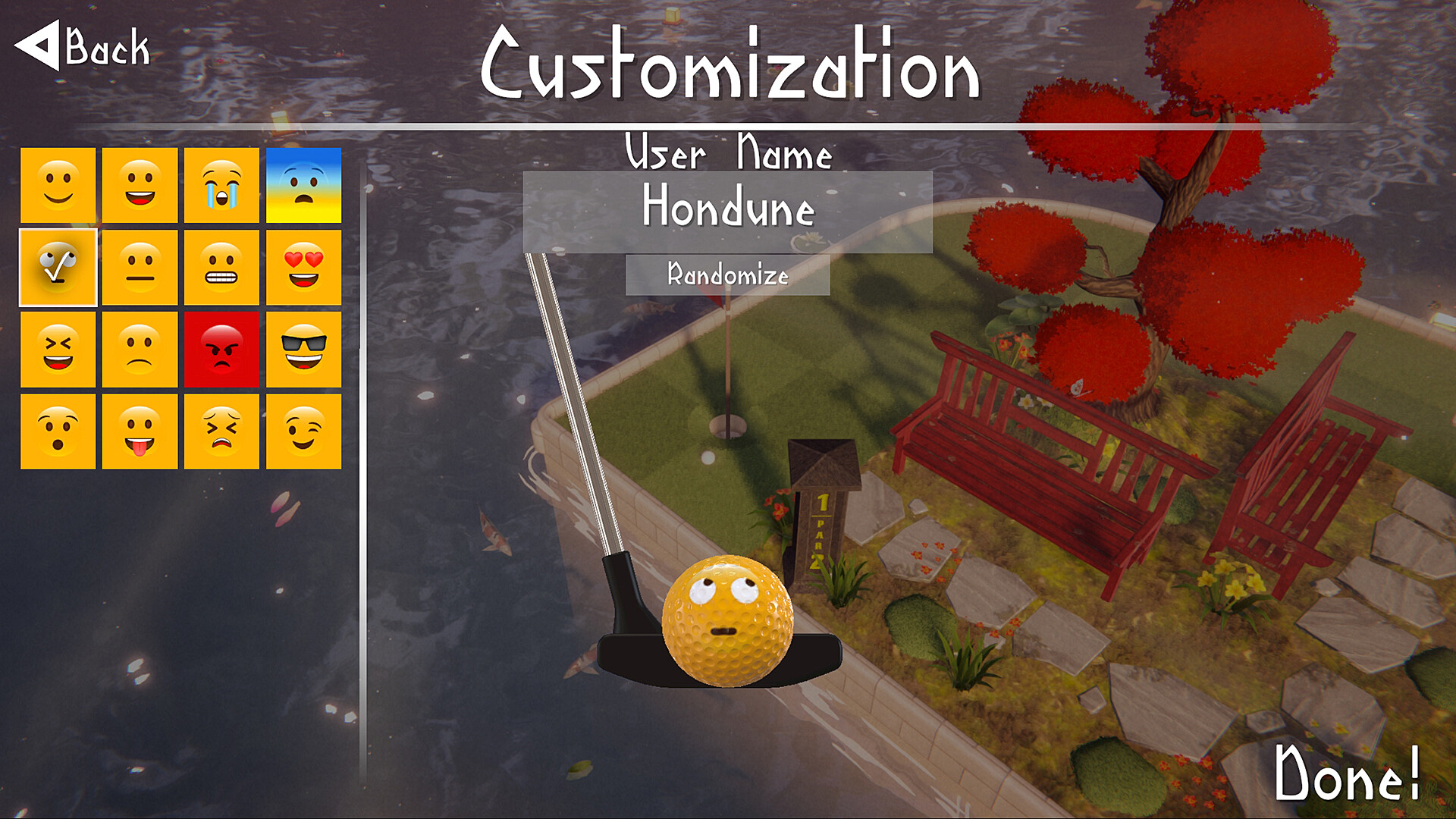Click the currently selected checkmark emoji ball
The image size is (1456, 819).
click(x=57, y=266)
